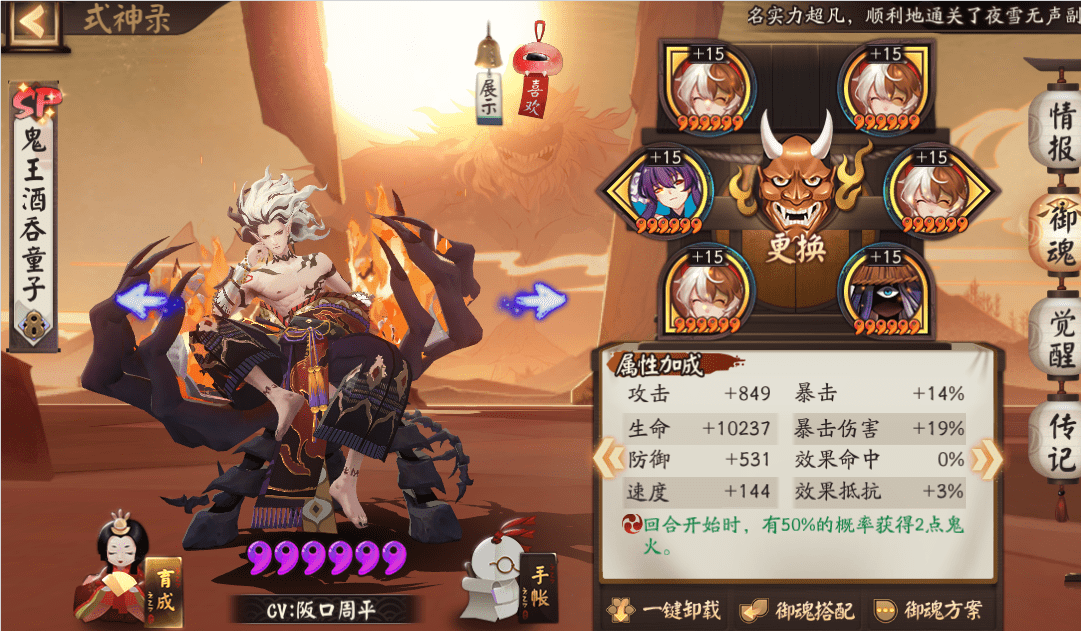Select the one-eyed straw hat soul slot
This screenshot has width=1081, height=631.
[885, 292]
